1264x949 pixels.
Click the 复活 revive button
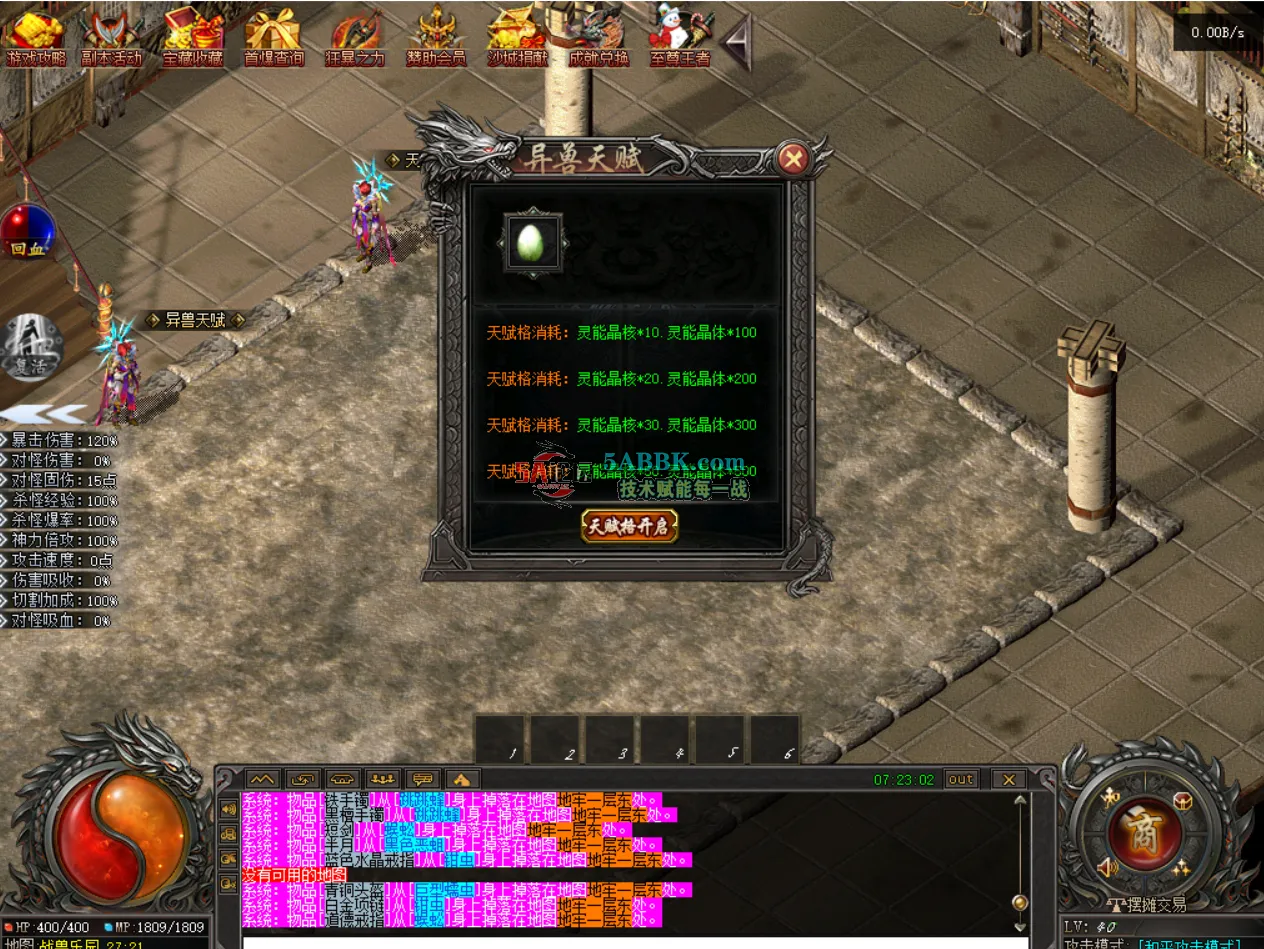(x=30, y=347)
